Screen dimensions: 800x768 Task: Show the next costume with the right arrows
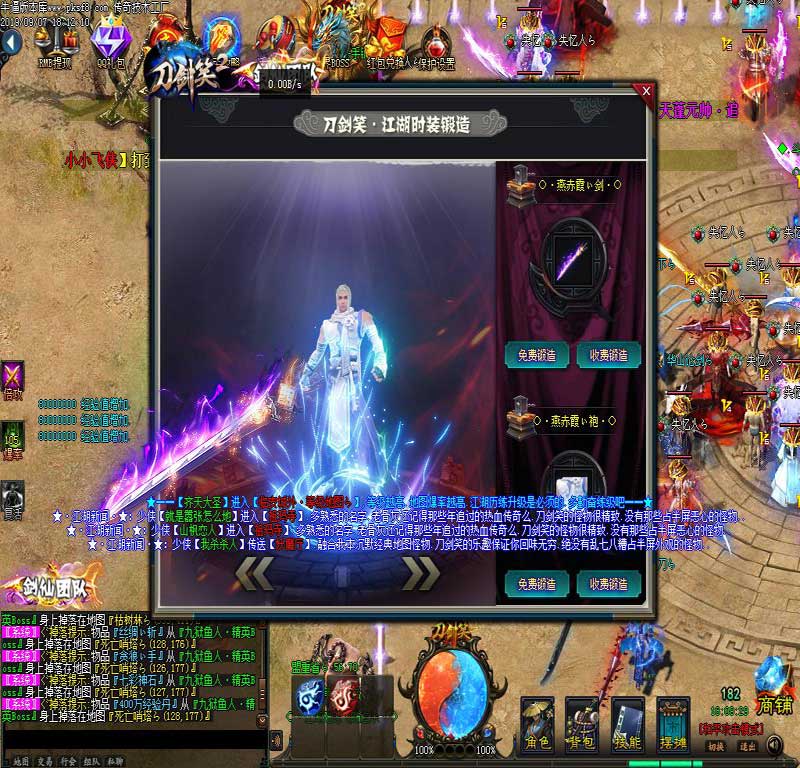[x=420, y=573]
